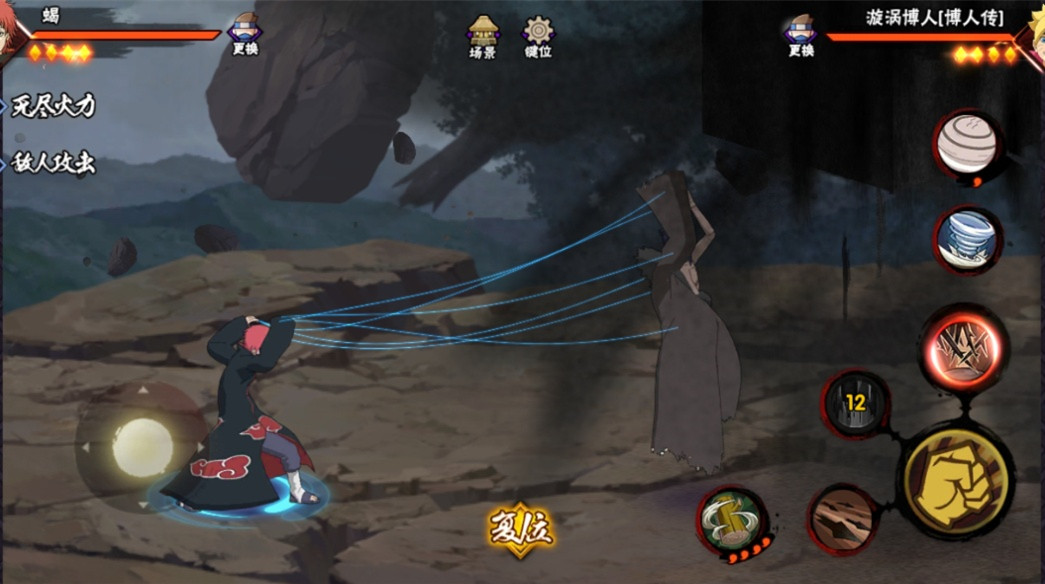Tap the glowing virtual joystick knob
This screenshot has width=1045, height=584.
click(142, 447)
